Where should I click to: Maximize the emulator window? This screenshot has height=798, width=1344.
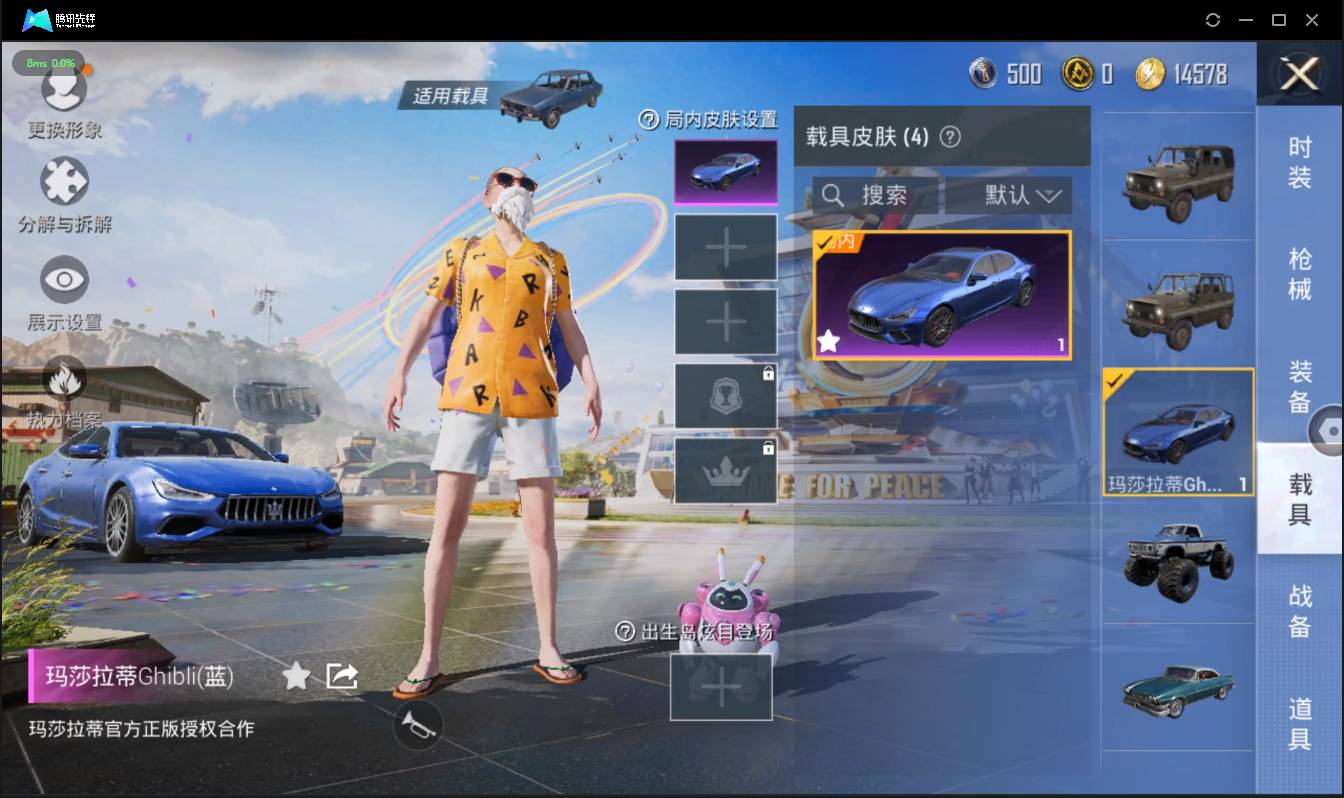1278,20
